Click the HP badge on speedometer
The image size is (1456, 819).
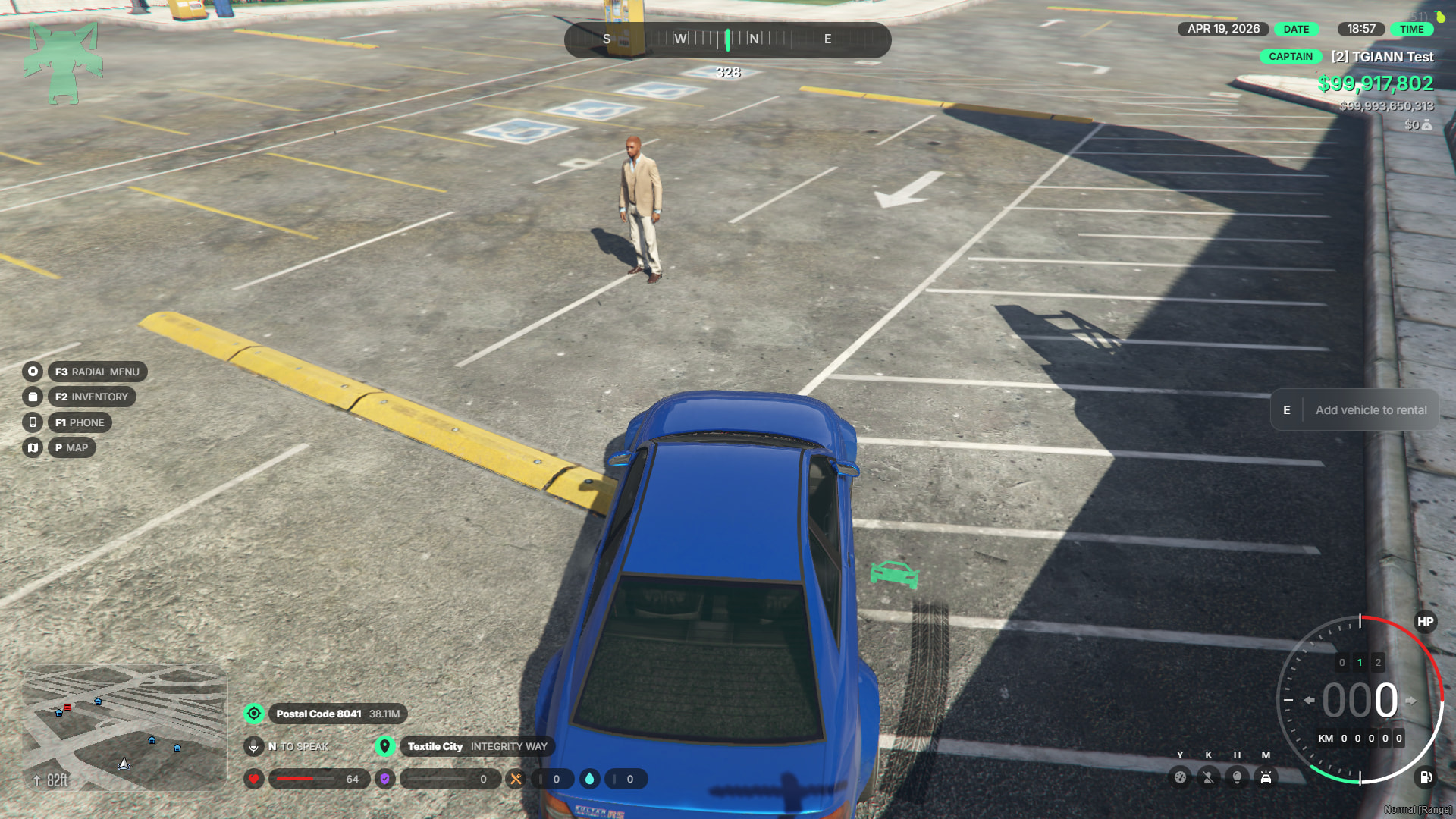1425,622
